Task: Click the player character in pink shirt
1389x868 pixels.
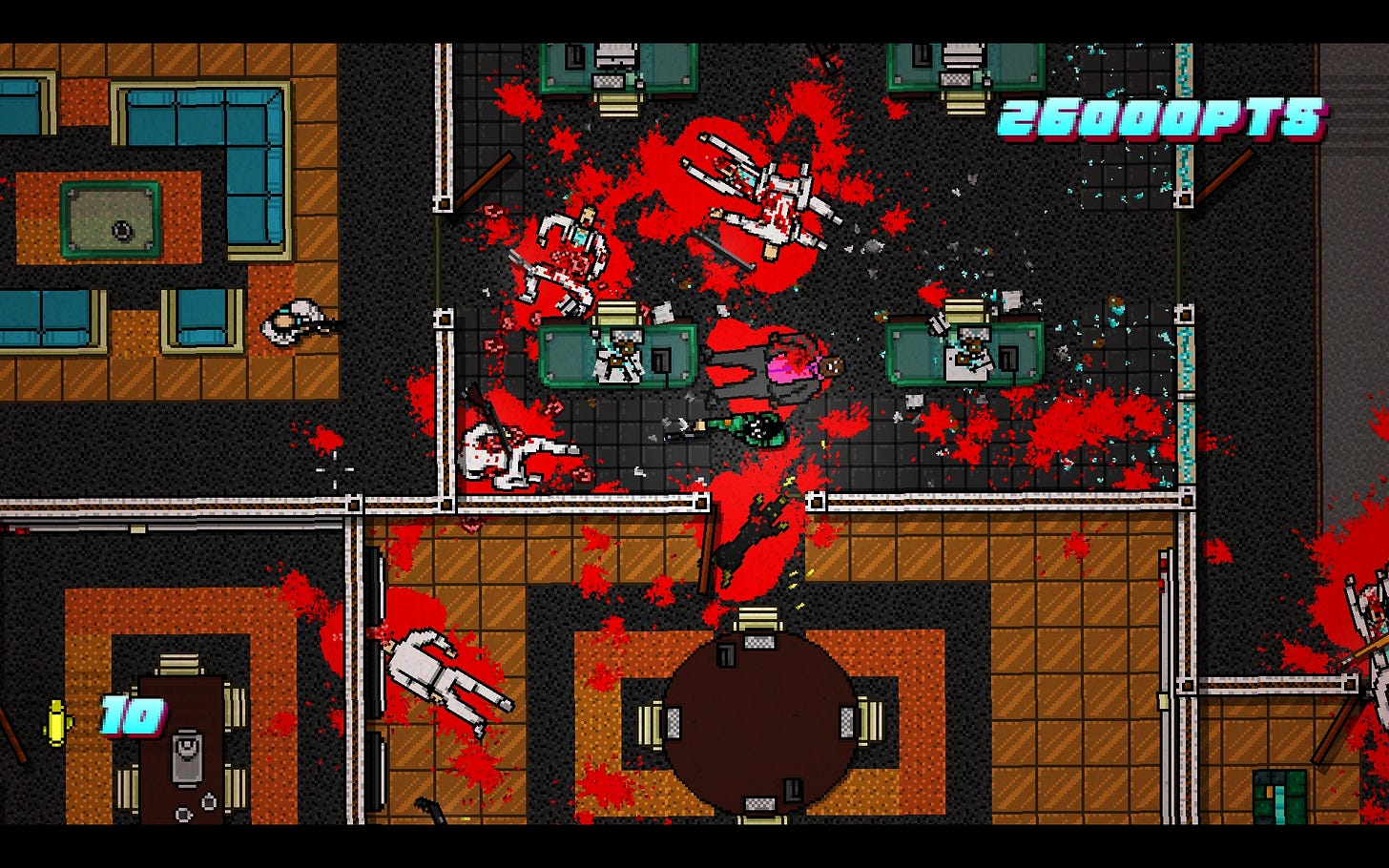Action: click(x=782, y=367)
